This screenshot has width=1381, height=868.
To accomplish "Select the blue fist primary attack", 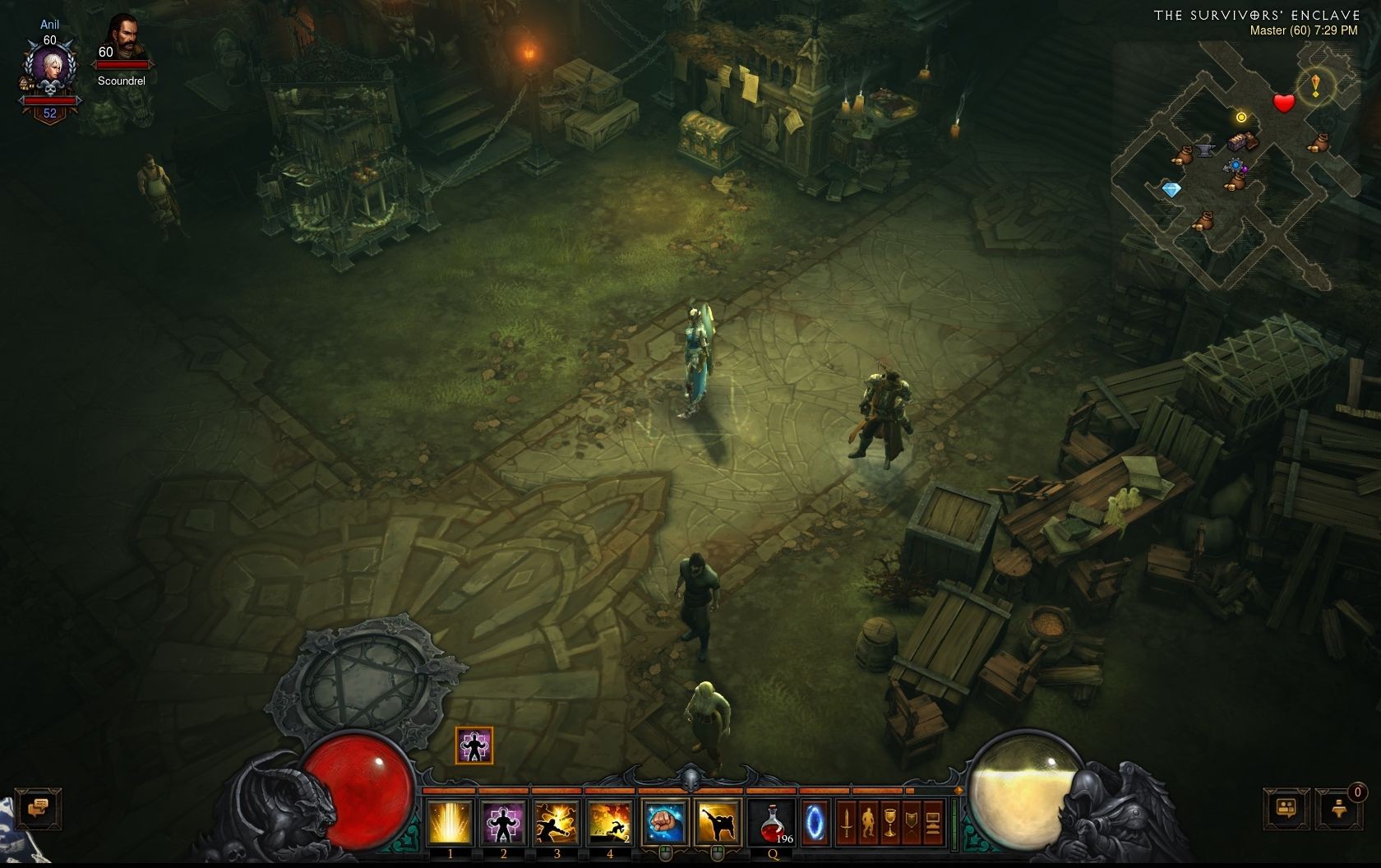I will click(x=664, y=822).
